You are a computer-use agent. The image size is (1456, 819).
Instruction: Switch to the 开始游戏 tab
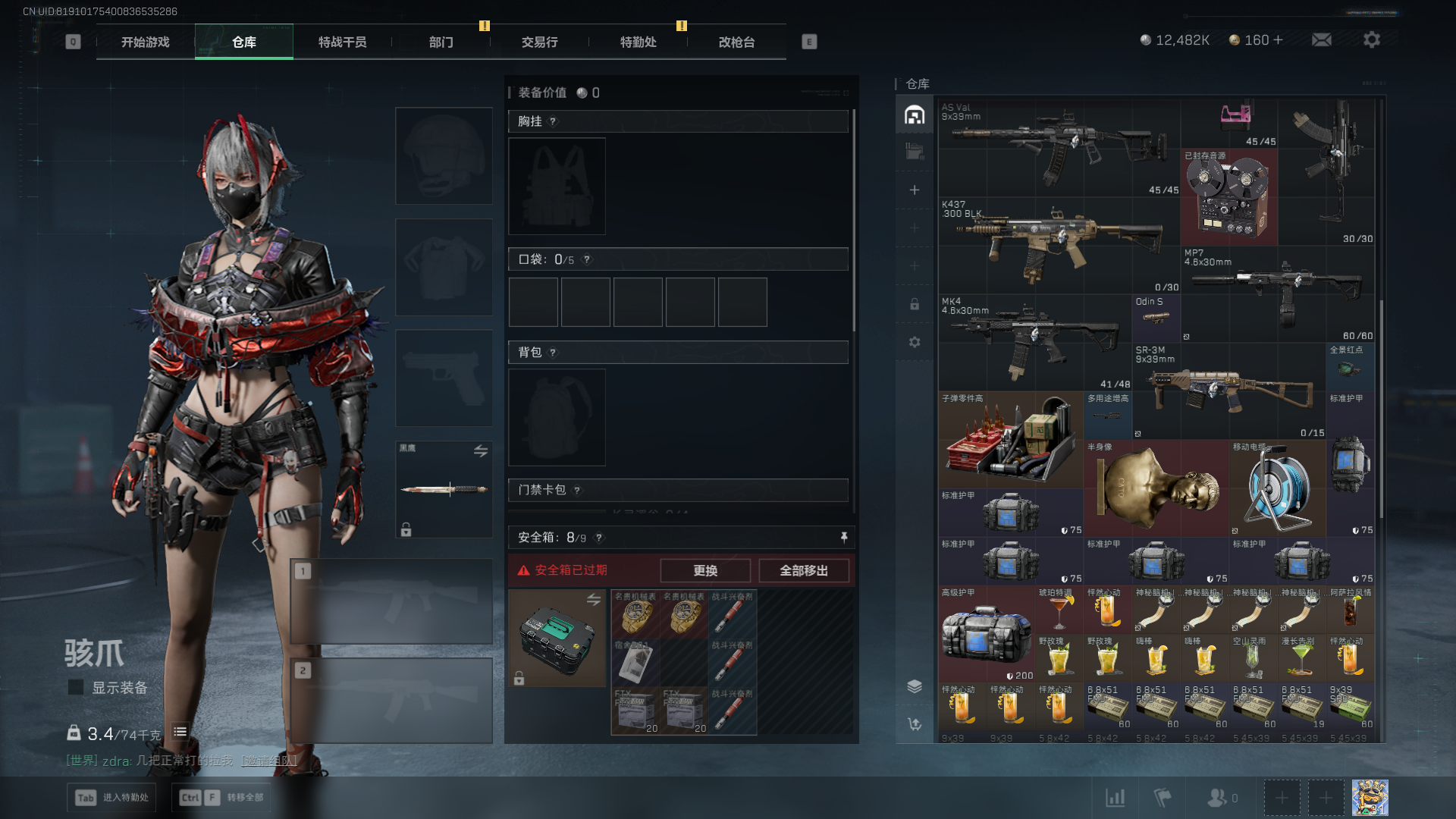[146, 42]
